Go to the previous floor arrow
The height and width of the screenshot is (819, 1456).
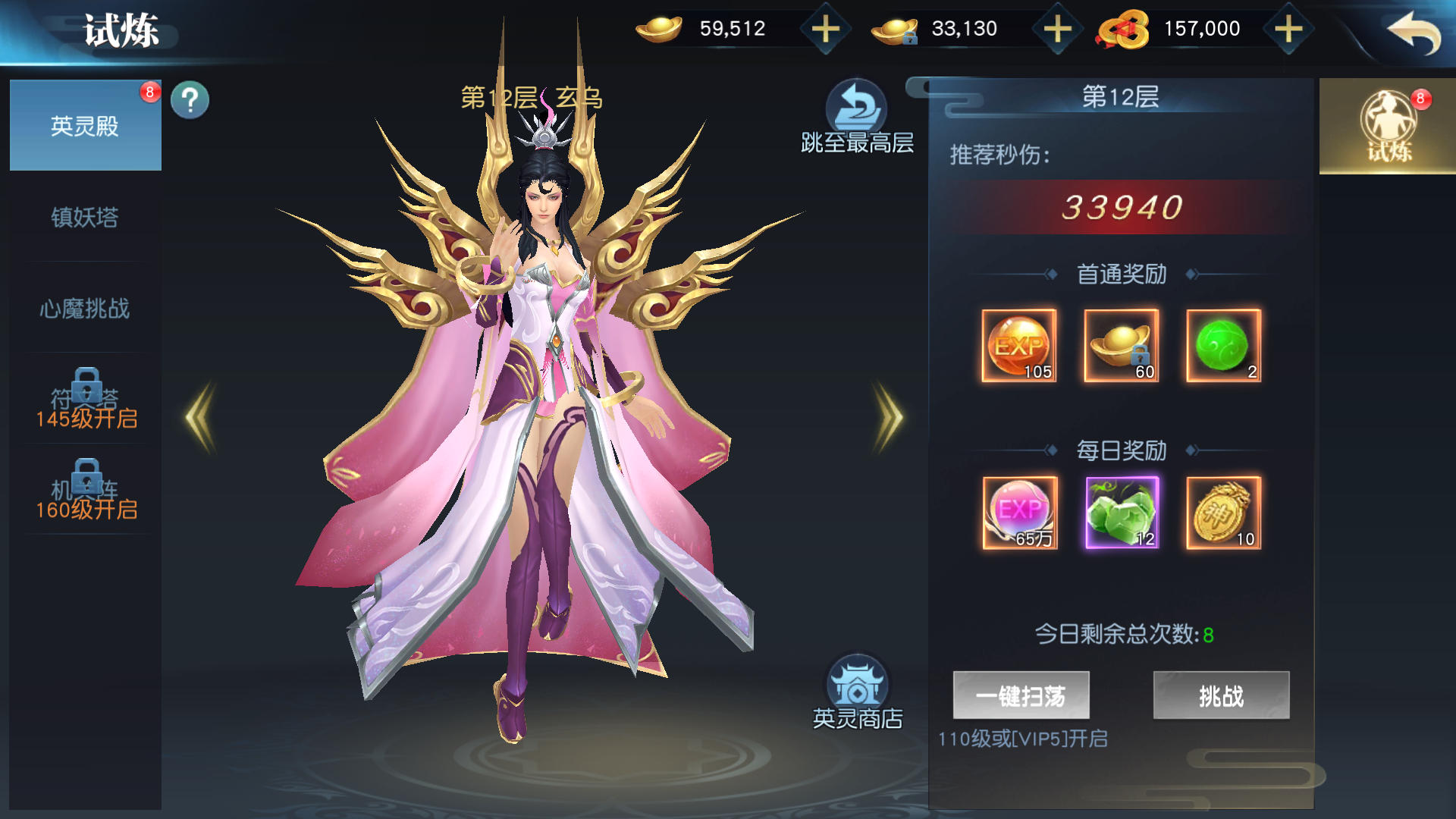201,417
